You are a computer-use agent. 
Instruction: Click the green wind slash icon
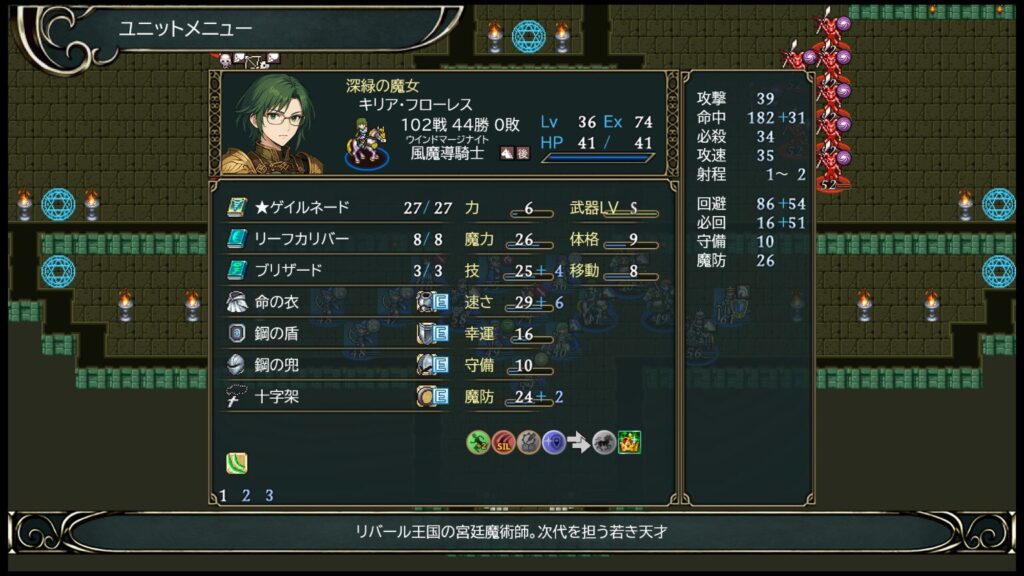[x=236, y=463]
